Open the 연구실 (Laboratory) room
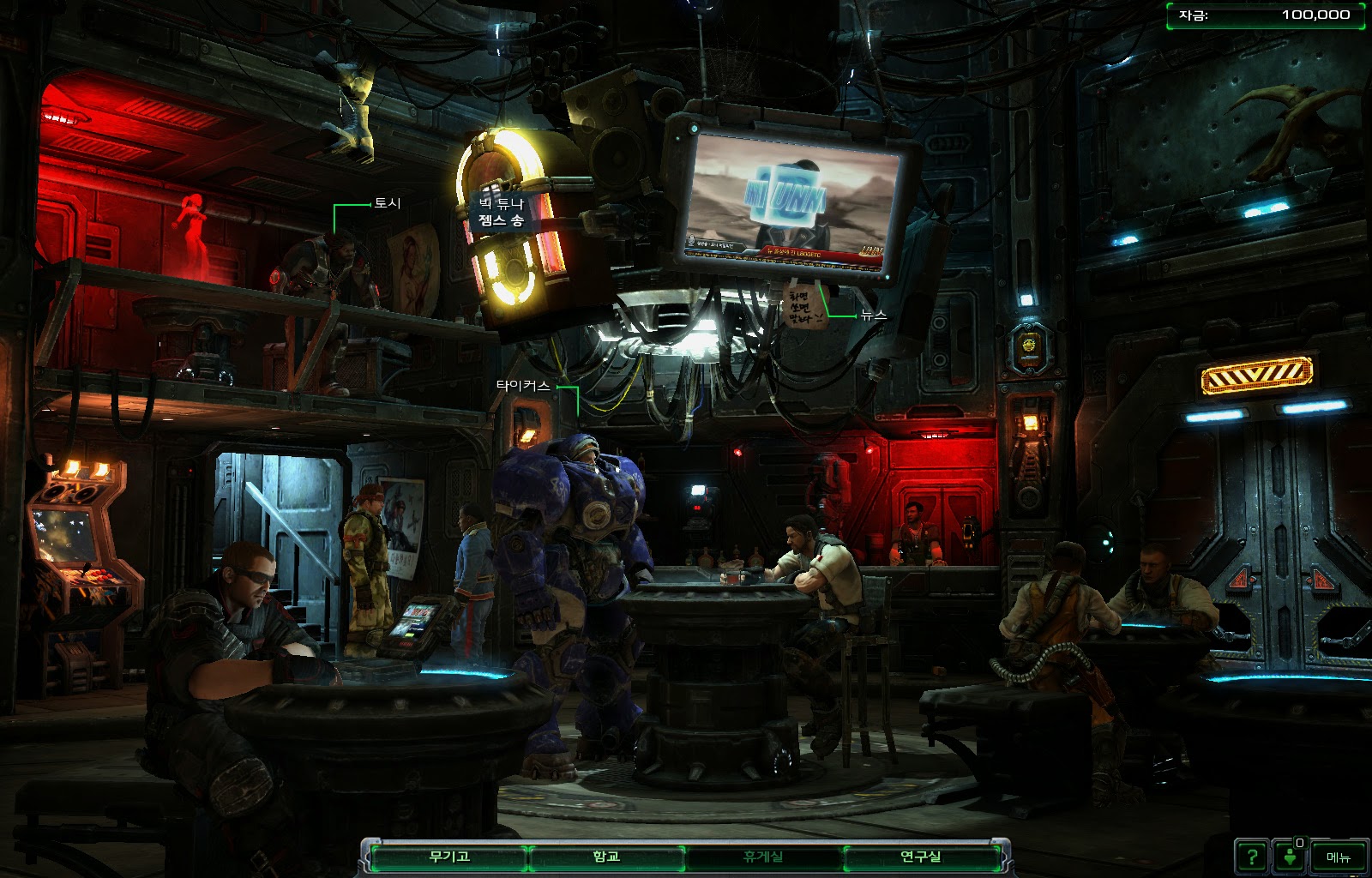The height and width of the screenshot is (878, 1372). [920, 857]
